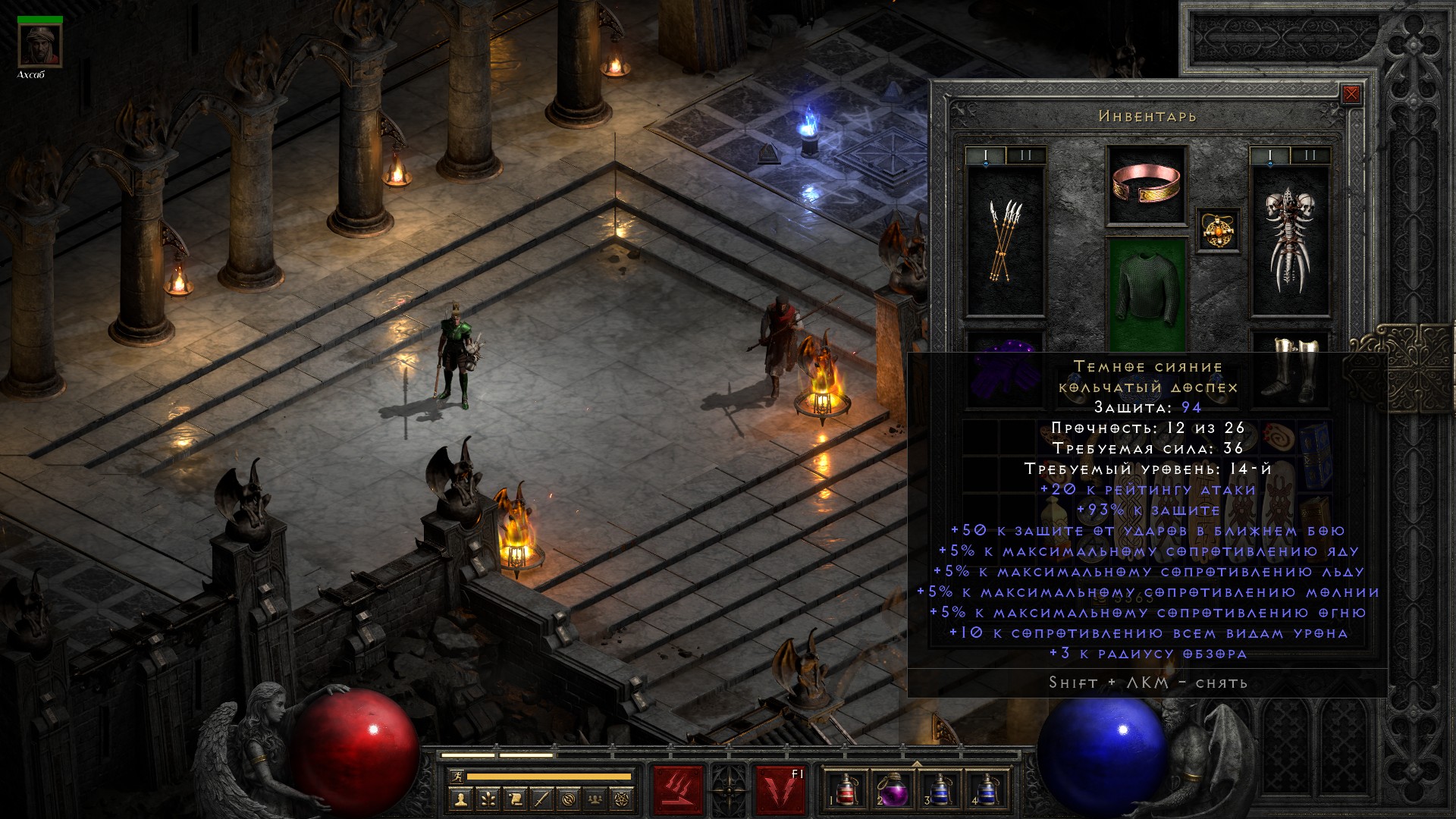Image resolution: width=1456 pixels, height=819 pixels.
Task: Use the purple rejuvenation potion in belt slot 2
Action: (892, 789)
